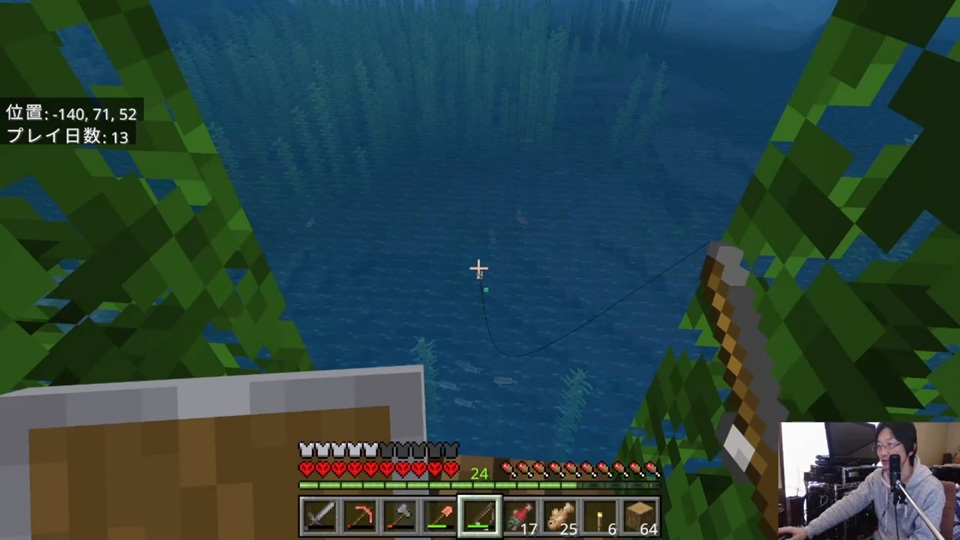The height and width of the screenshot is (540, 960).
Task: Select the cooked fish stack of 25
Action: click(559, 516)
